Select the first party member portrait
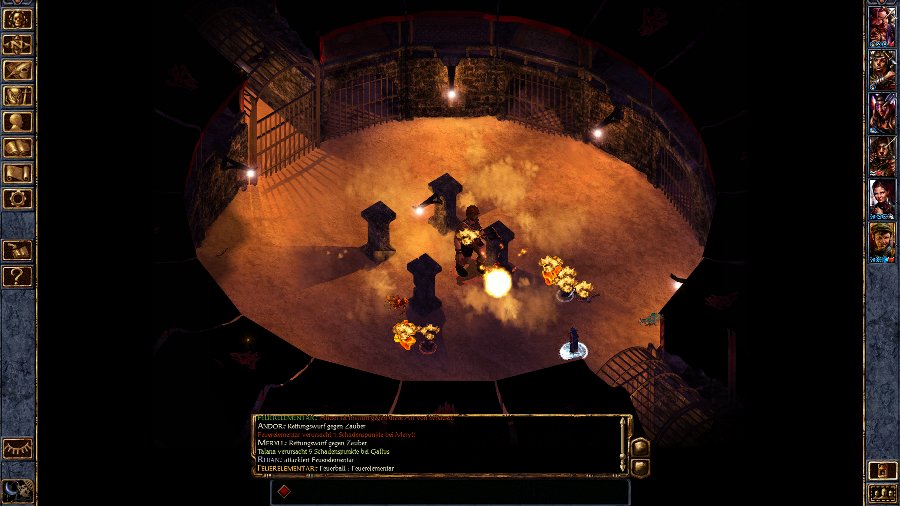The width and height of the screenshot is (900, 506). [882, 26]
